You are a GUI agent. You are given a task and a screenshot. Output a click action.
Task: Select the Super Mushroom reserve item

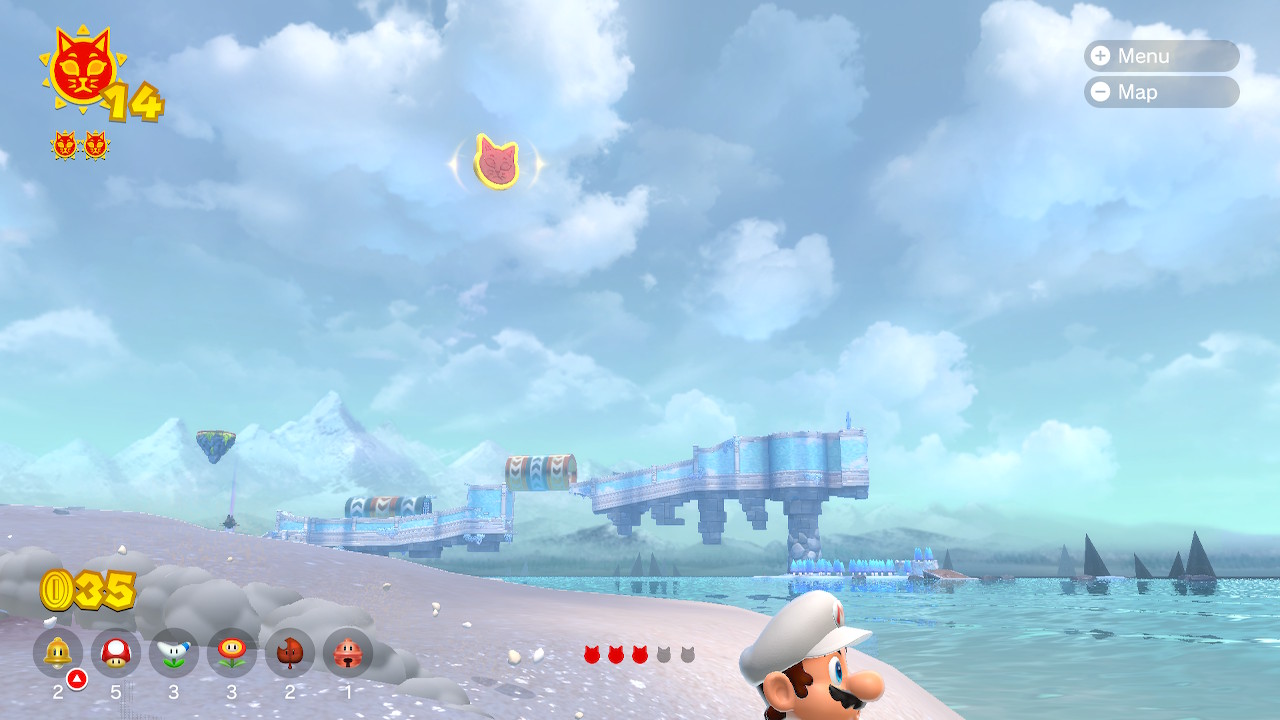tap(116, 653)
